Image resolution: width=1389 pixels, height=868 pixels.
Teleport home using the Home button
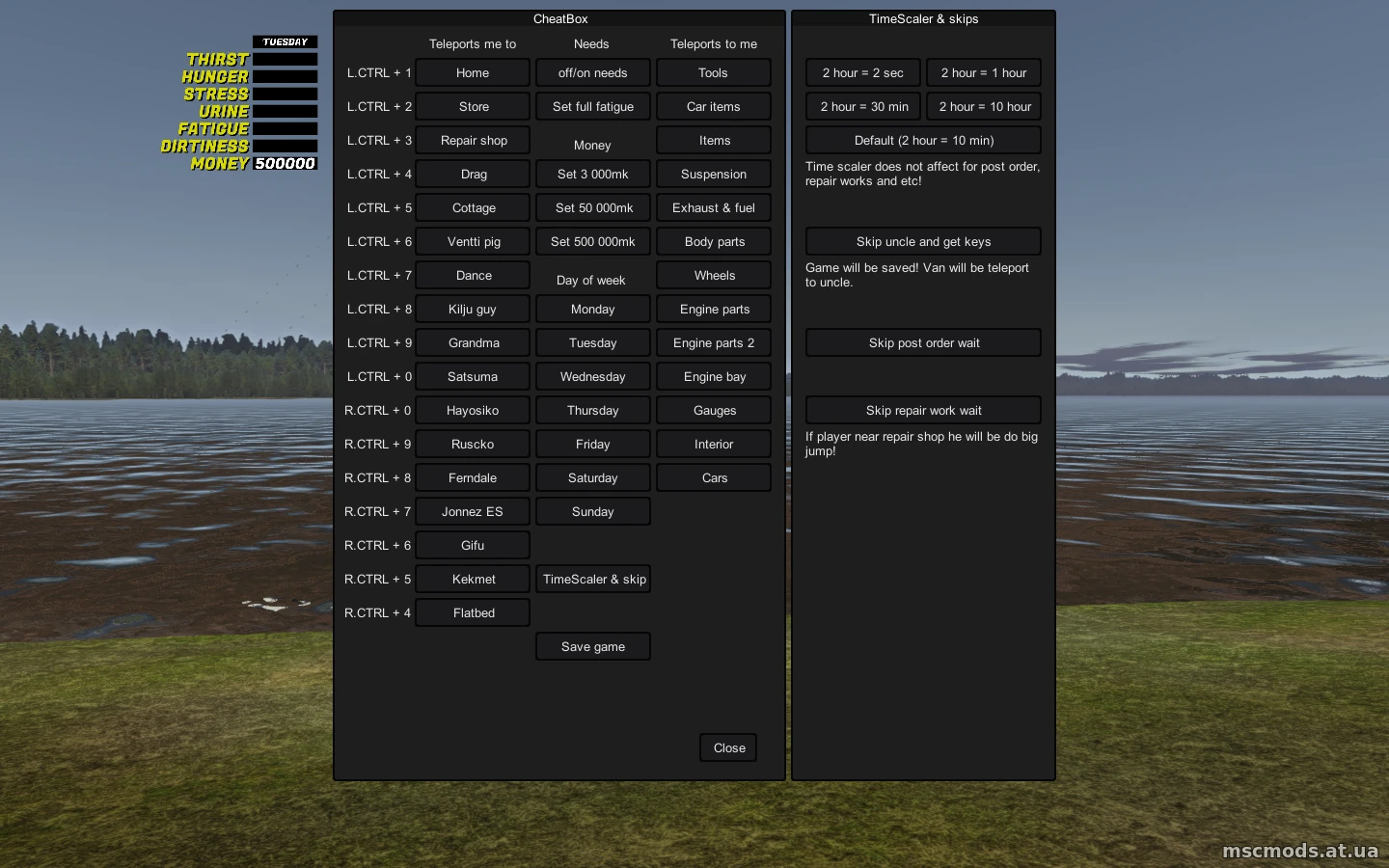pos(473,72)
